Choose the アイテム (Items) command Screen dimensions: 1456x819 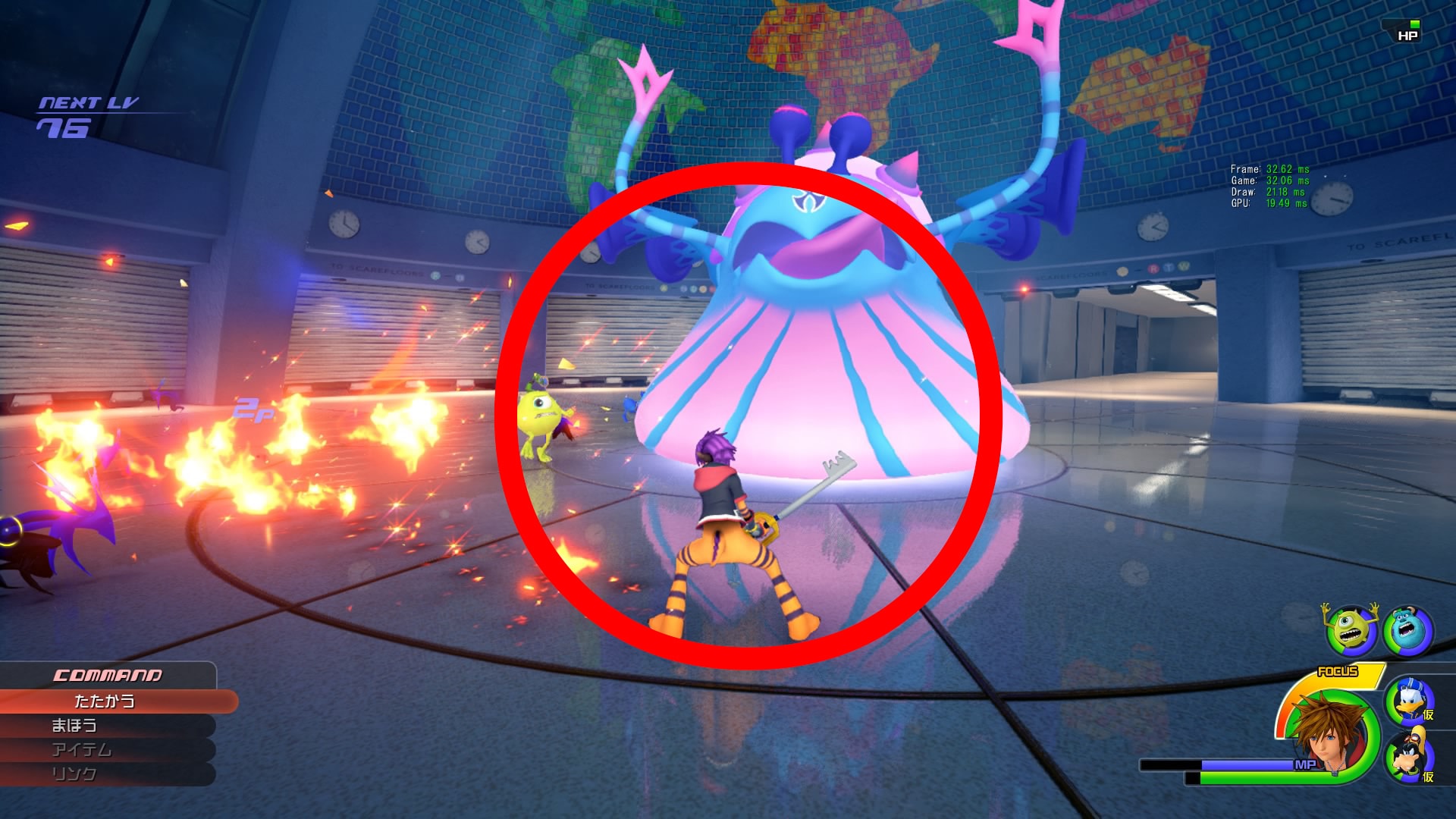pos(83,751)
